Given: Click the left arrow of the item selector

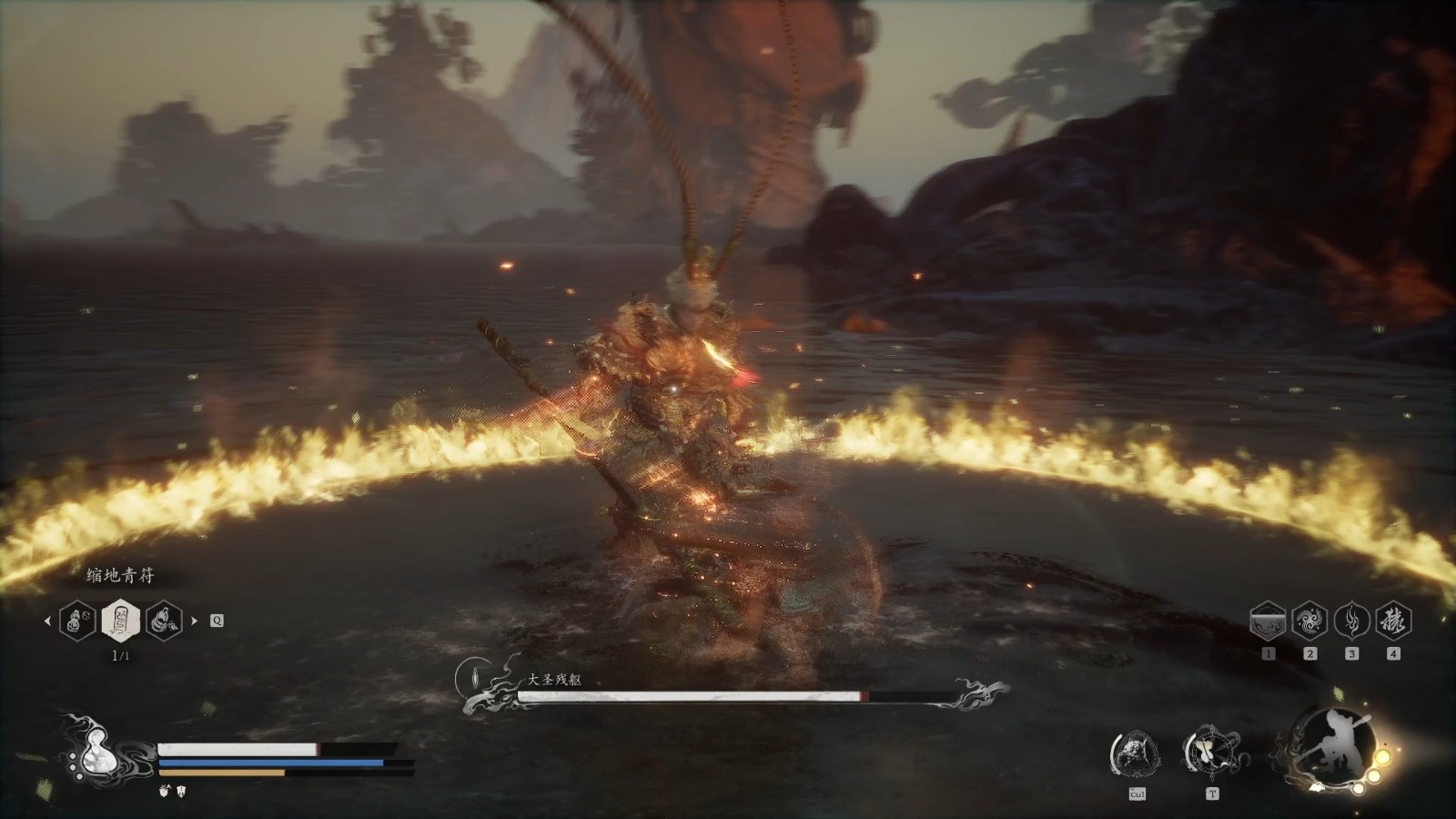Looking at the screenshot, I should pos(47,622).
